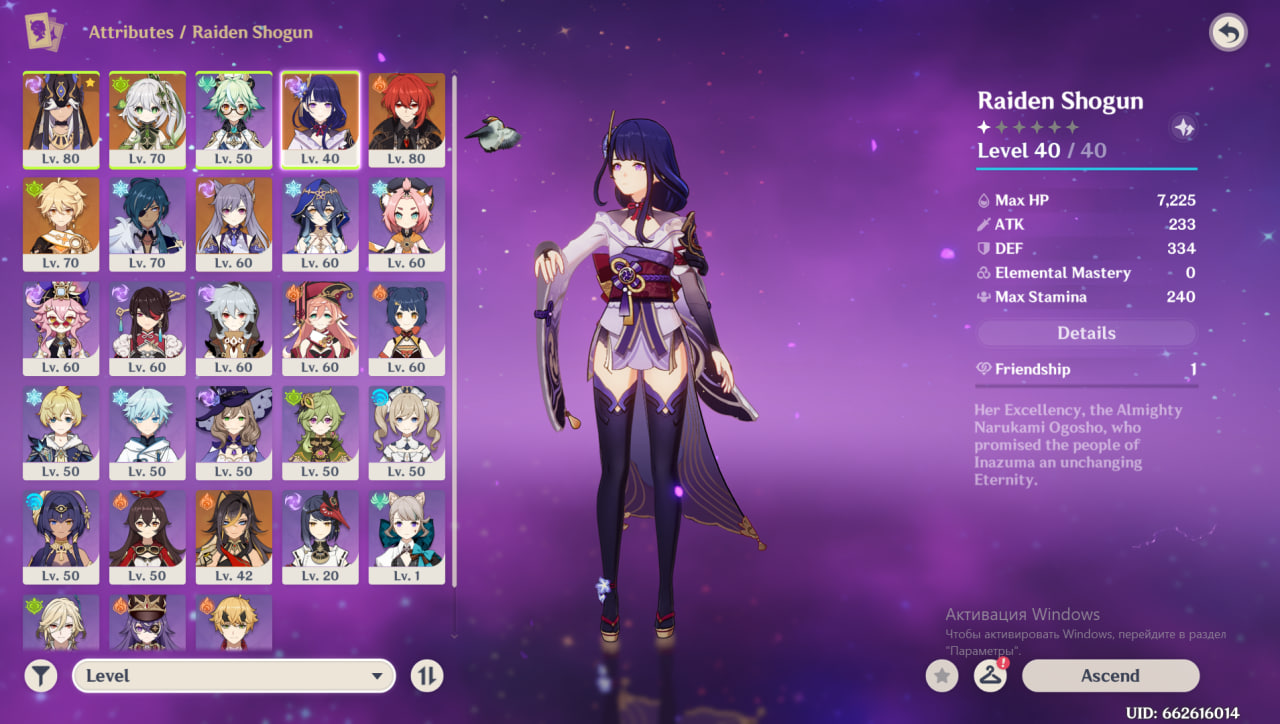
Task: Open the Level sort dropdown
Action: [x=232, y=676]
